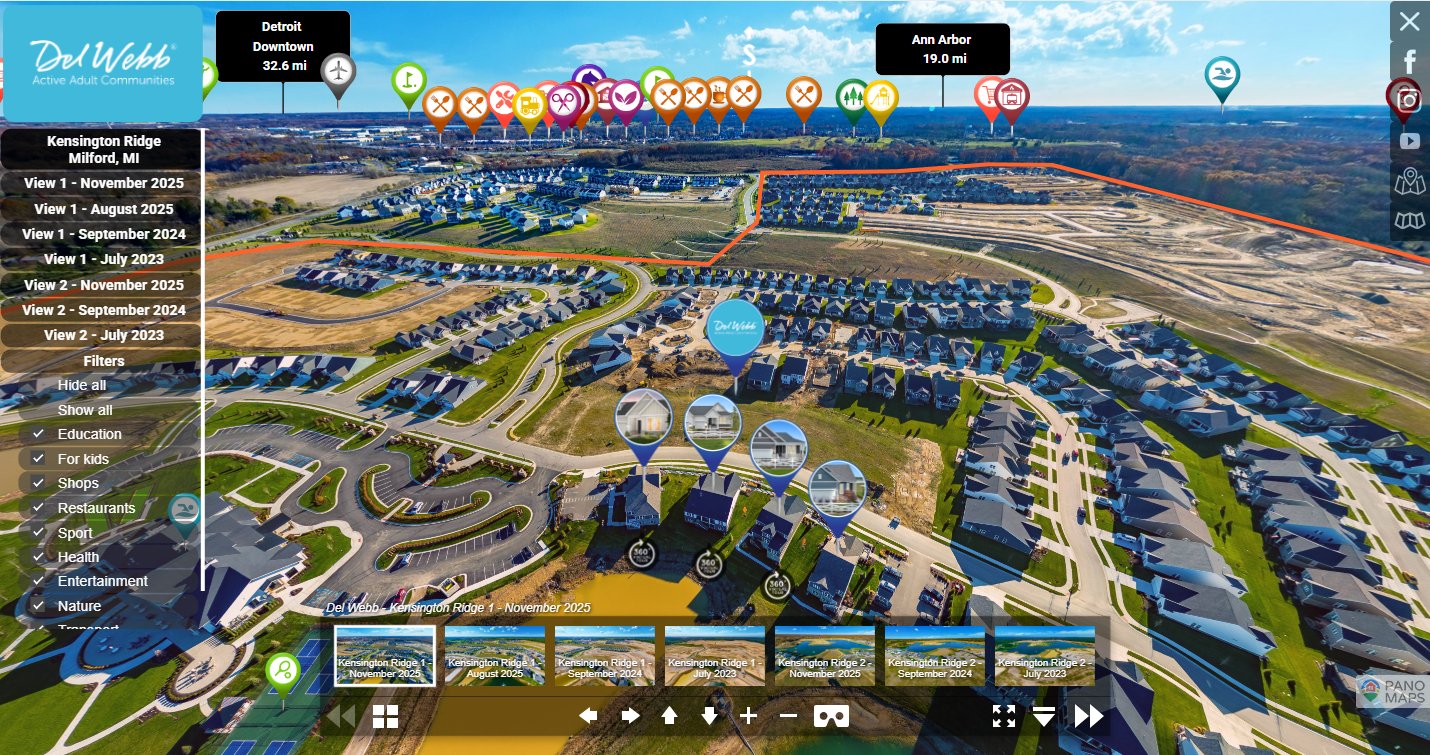Open the Kensington Ridge 2 - November 2025 thumbnail
This screenshot has height=755, width=1430.
point(825,656)
